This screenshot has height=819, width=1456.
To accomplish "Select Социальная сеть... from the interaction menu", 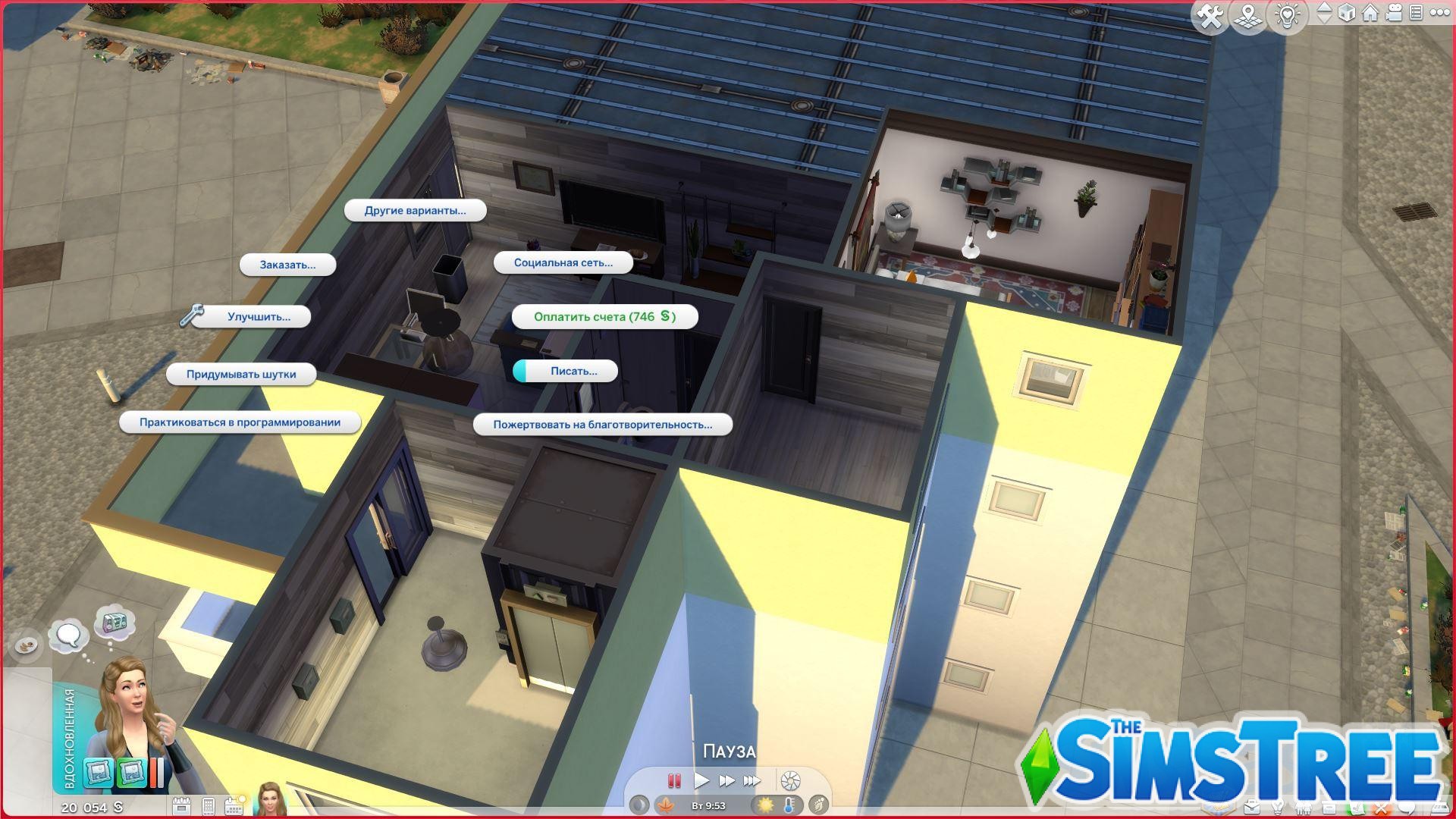I will point(563,262).
